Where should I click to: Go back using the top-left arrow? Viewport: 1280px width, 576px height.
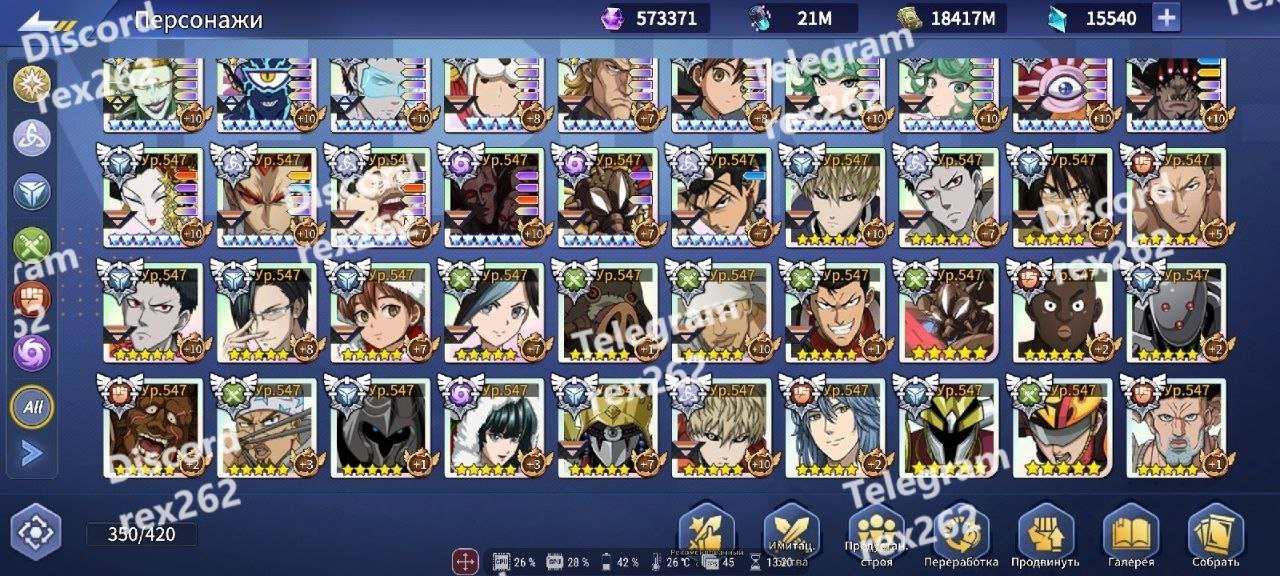(x=38, y=19)
